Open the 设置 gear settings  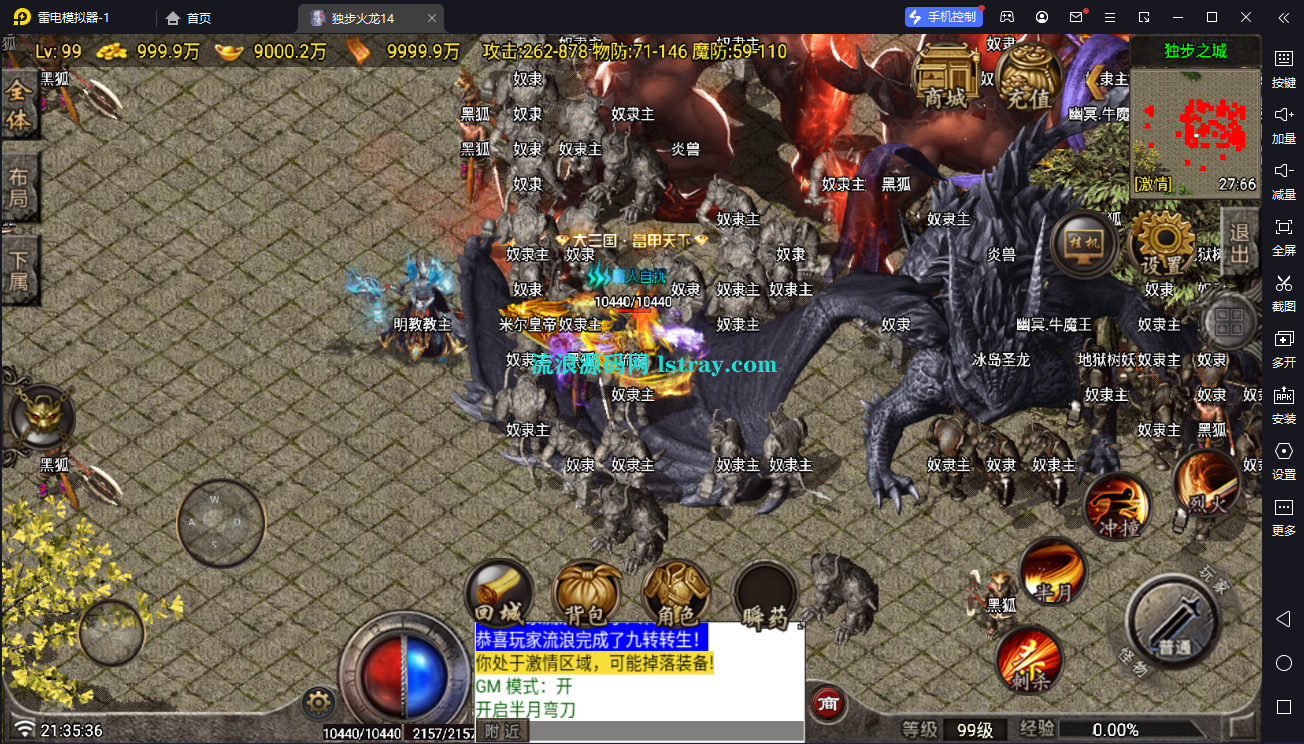(x=1163, y=246)
